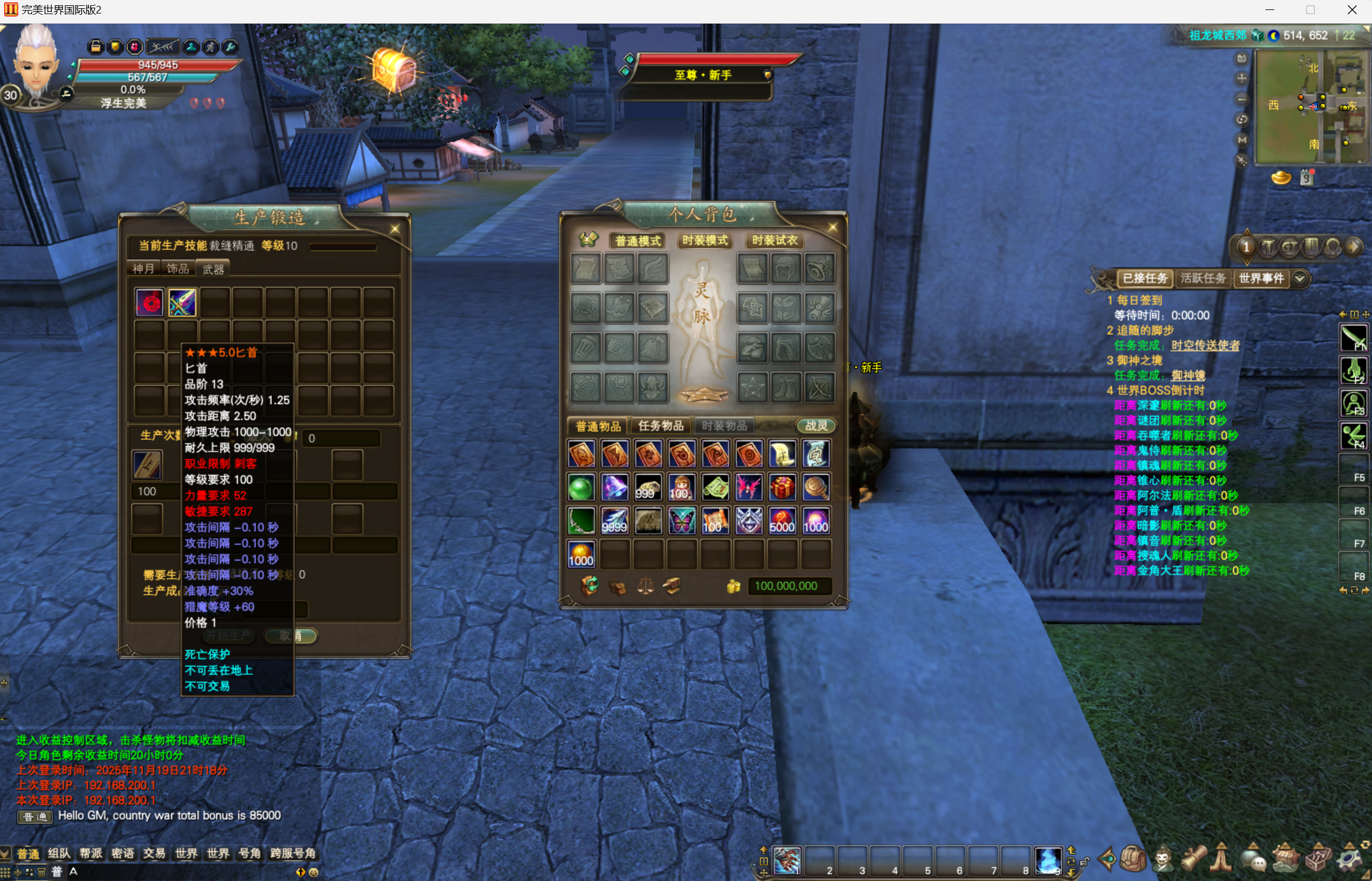Close the 个人背包 inventory window
Viewport: 1372px width, 881px height.
833,227
